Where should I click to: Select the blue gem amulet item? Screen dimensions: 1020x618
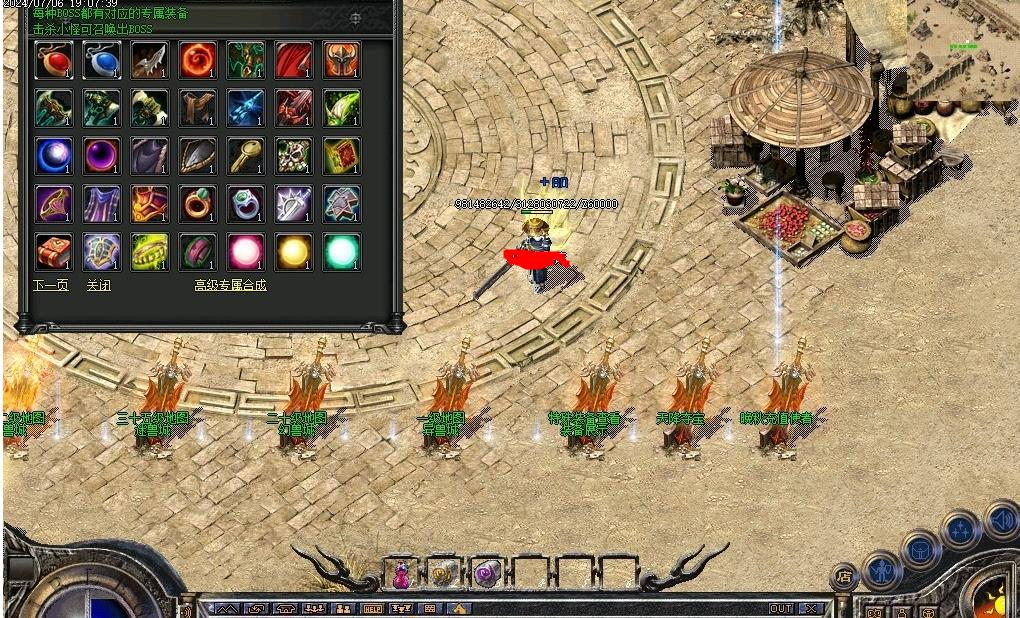[x=102, y=60]
